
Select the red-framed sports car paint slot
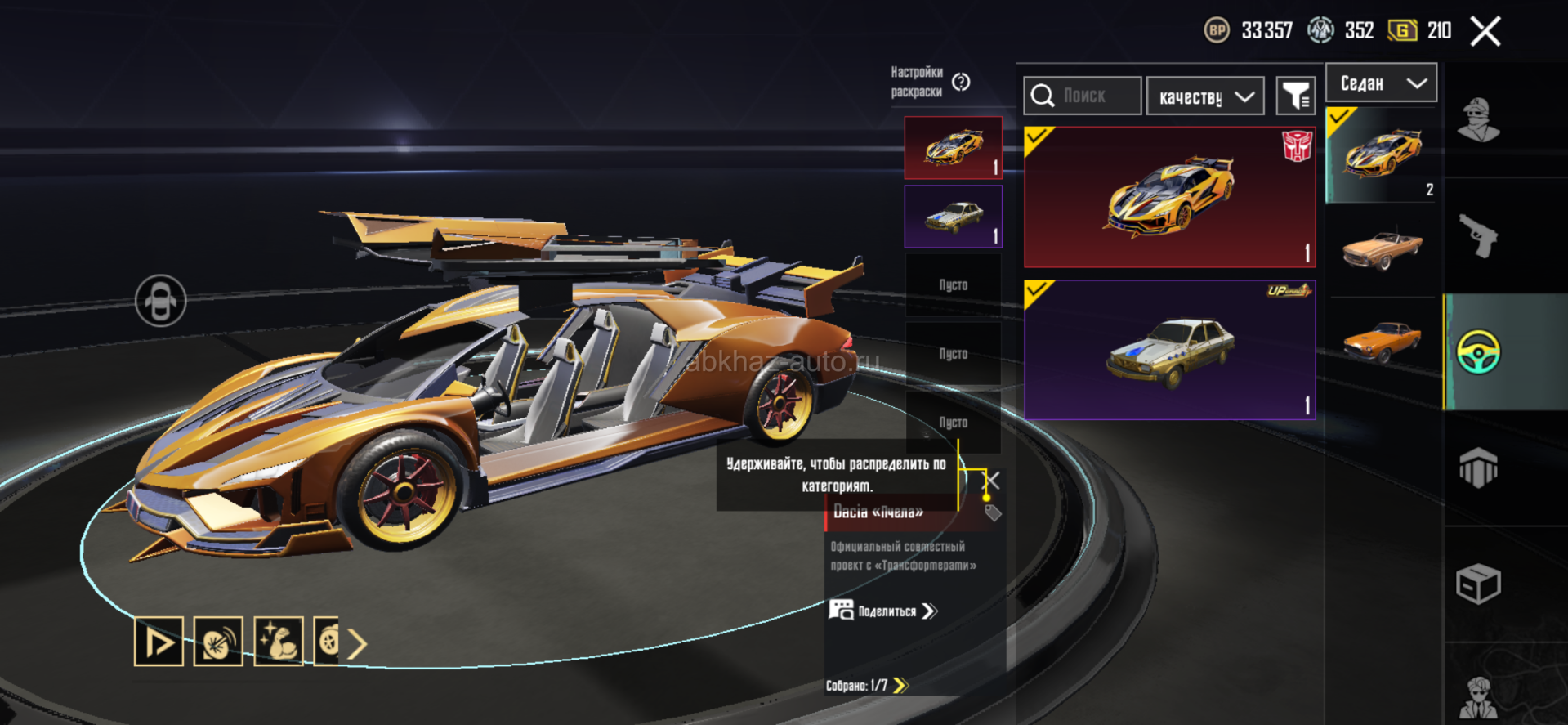[953, 148]
